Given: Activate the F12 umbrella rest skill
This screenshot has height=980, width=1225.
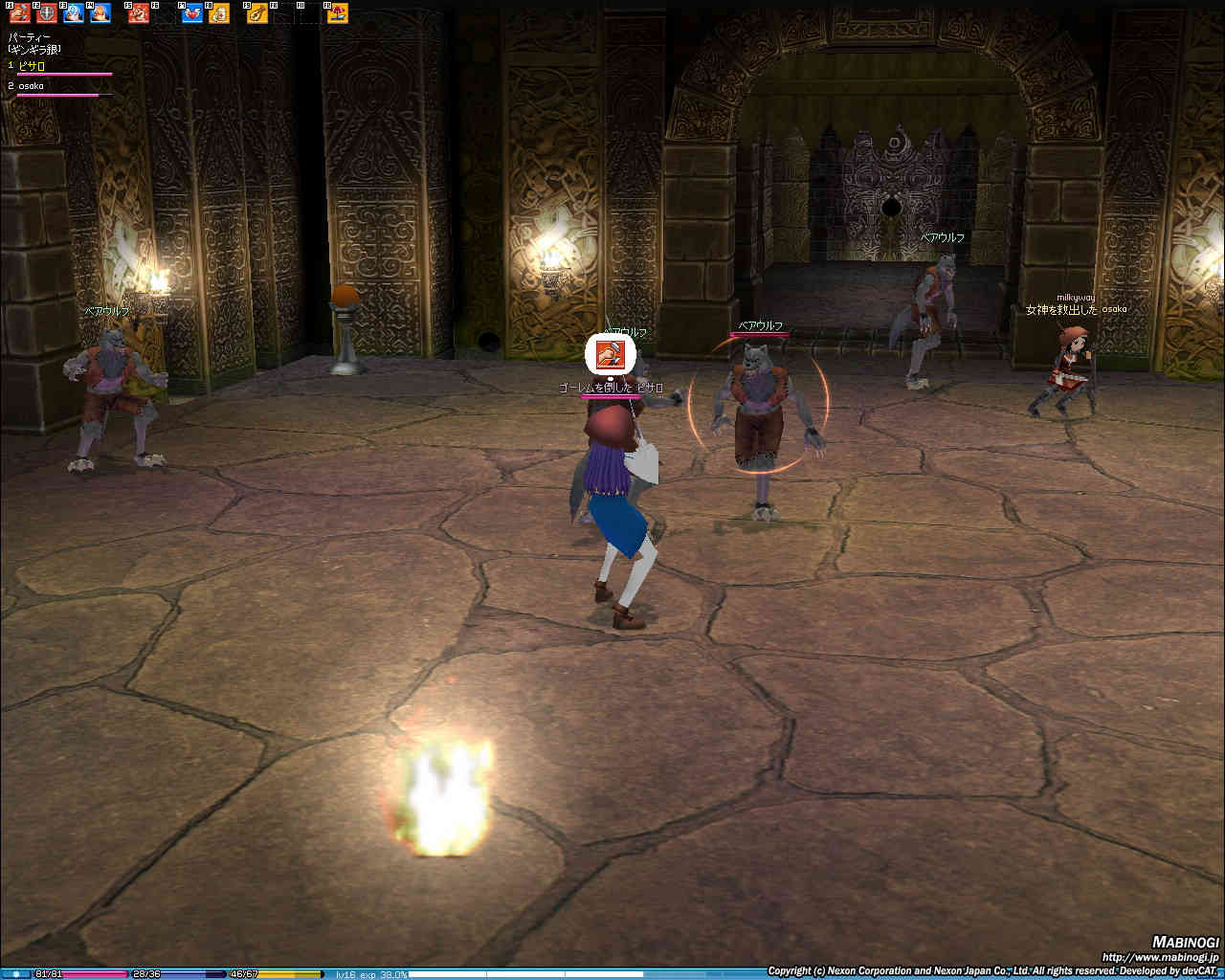Looking at the screenshot, I should click(338, 13).
